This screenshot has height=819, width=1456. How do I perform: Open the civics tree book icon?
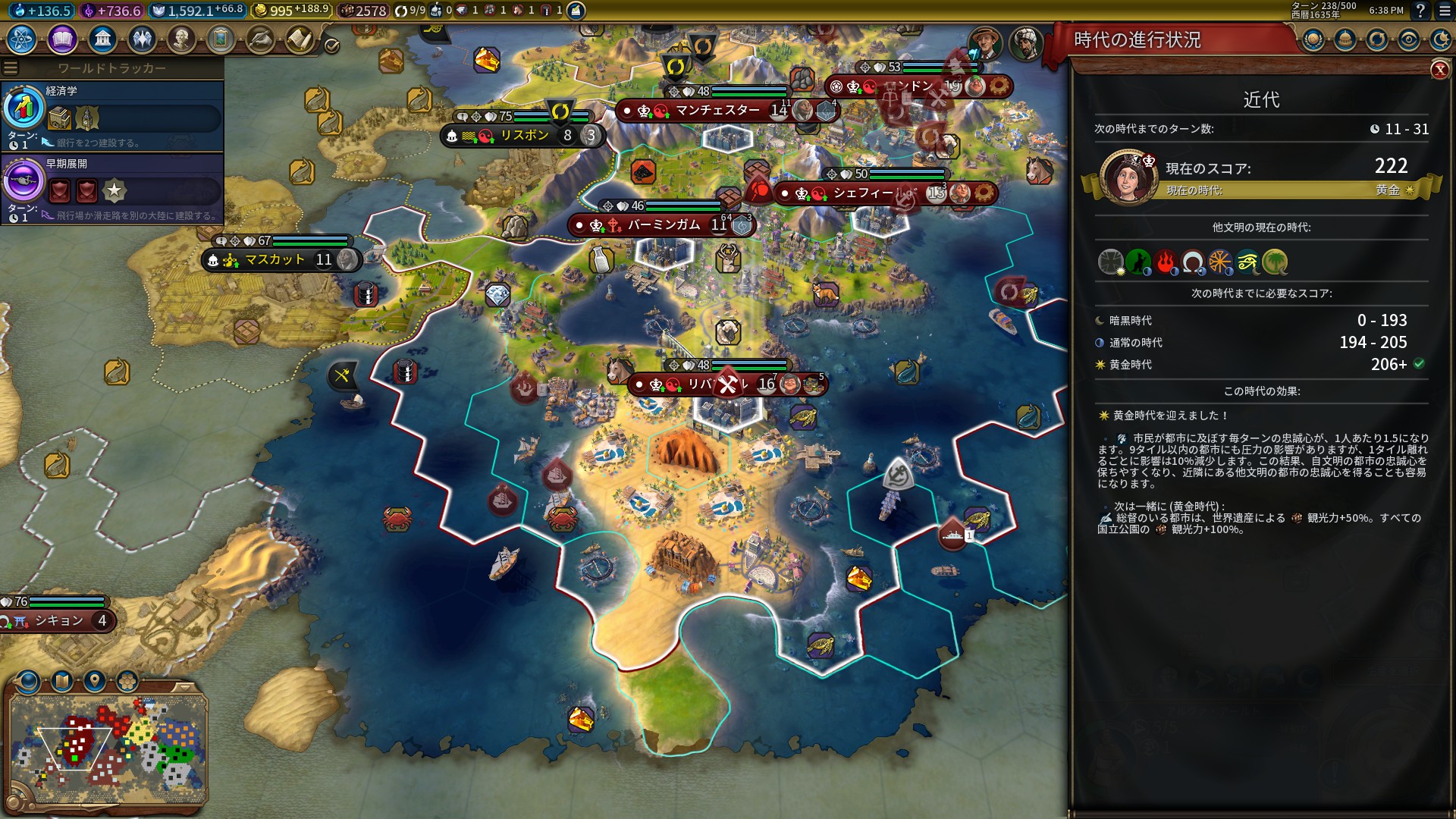[62, 39]
